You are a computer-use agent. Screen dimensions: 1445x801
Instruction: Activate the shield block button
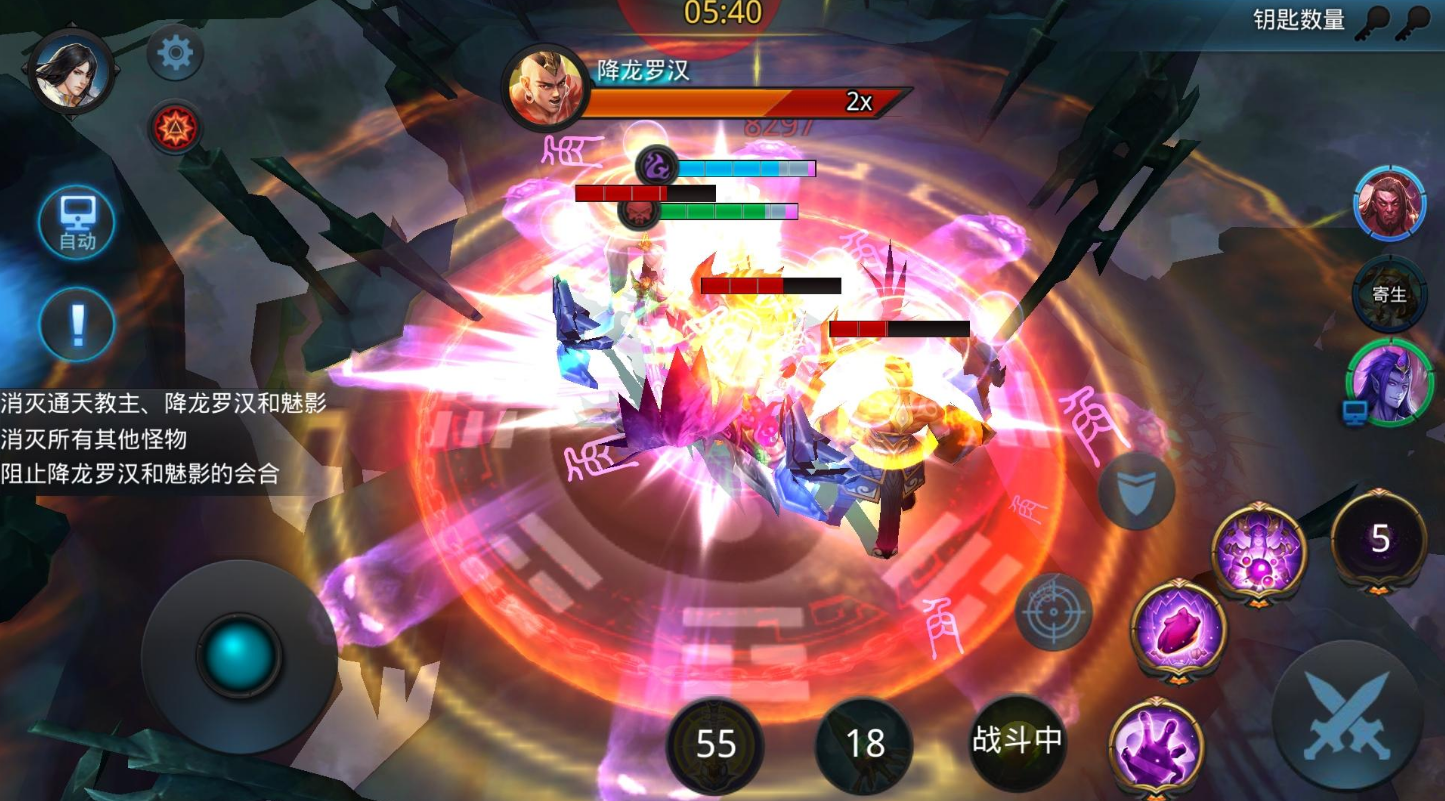1136,491
